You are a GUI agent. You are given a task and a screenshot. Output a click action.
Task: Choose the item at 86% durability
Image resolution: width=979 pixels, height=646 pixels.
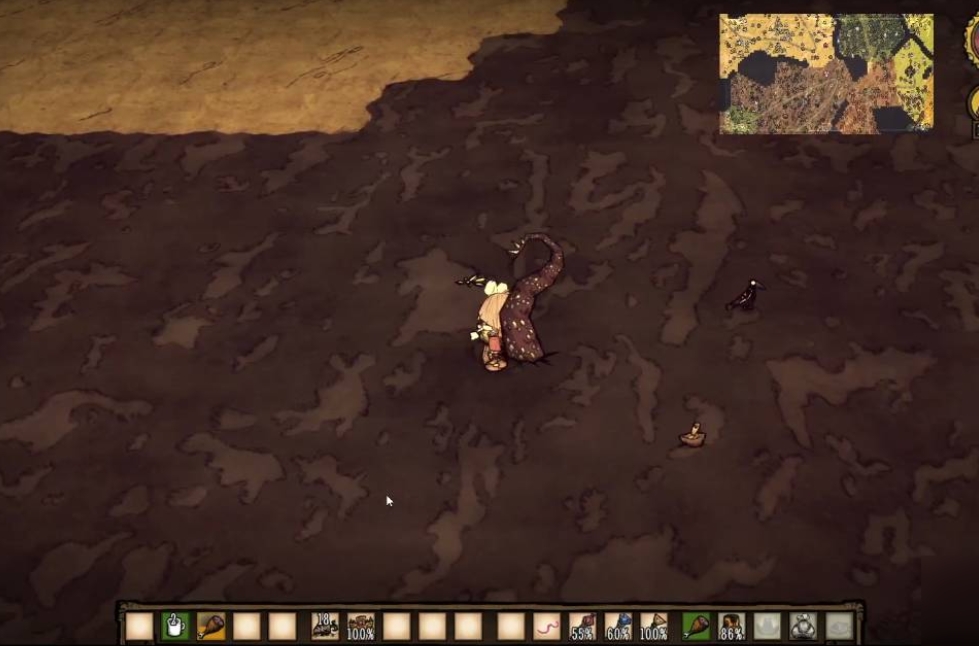click(732, 626)
